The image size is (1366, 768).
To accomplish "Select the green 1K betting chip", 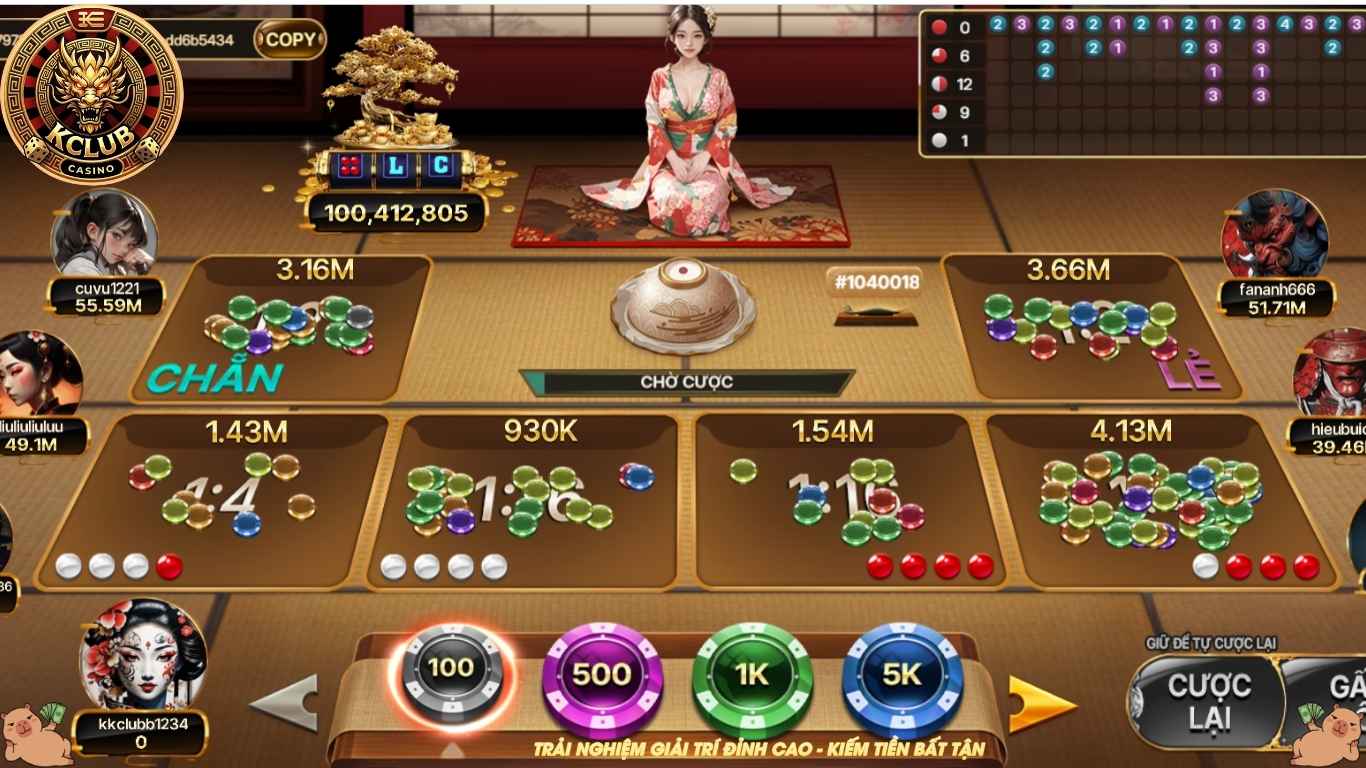I will click(751, 675).
